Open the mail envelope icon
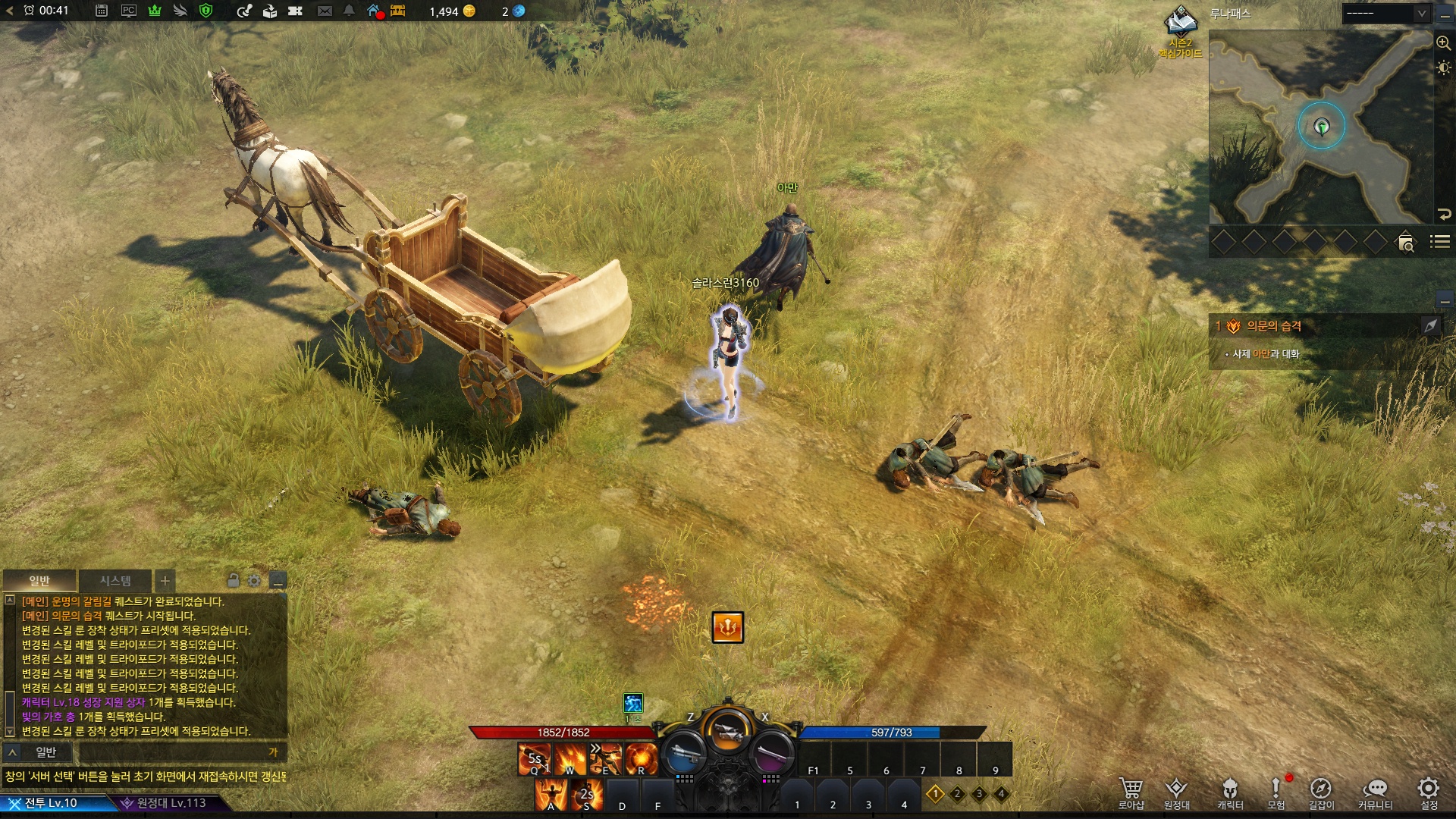This screenshot has height=819, width=1456. click(x=325, y=11)
